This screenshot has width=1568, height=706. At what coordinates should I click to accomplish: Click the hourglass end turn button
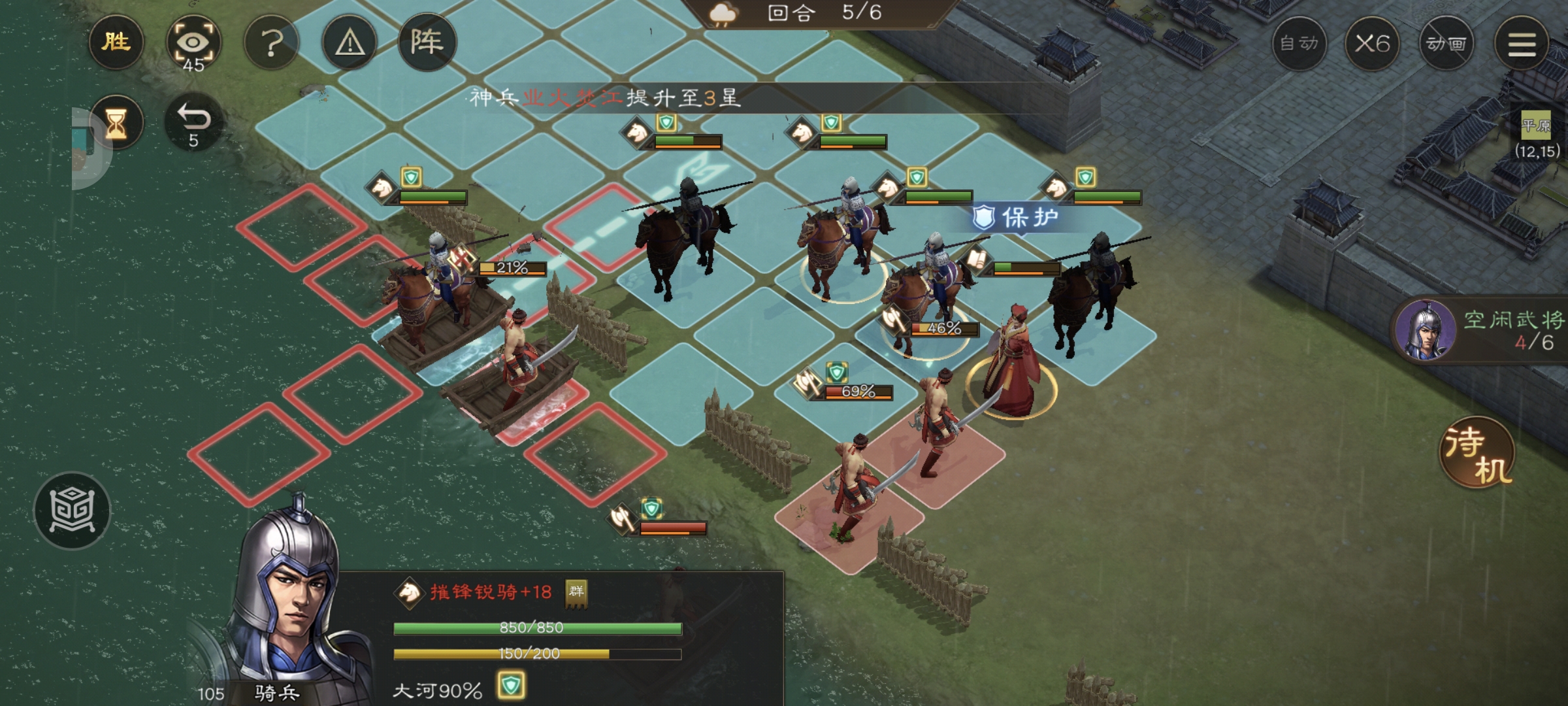click(116, 122)
